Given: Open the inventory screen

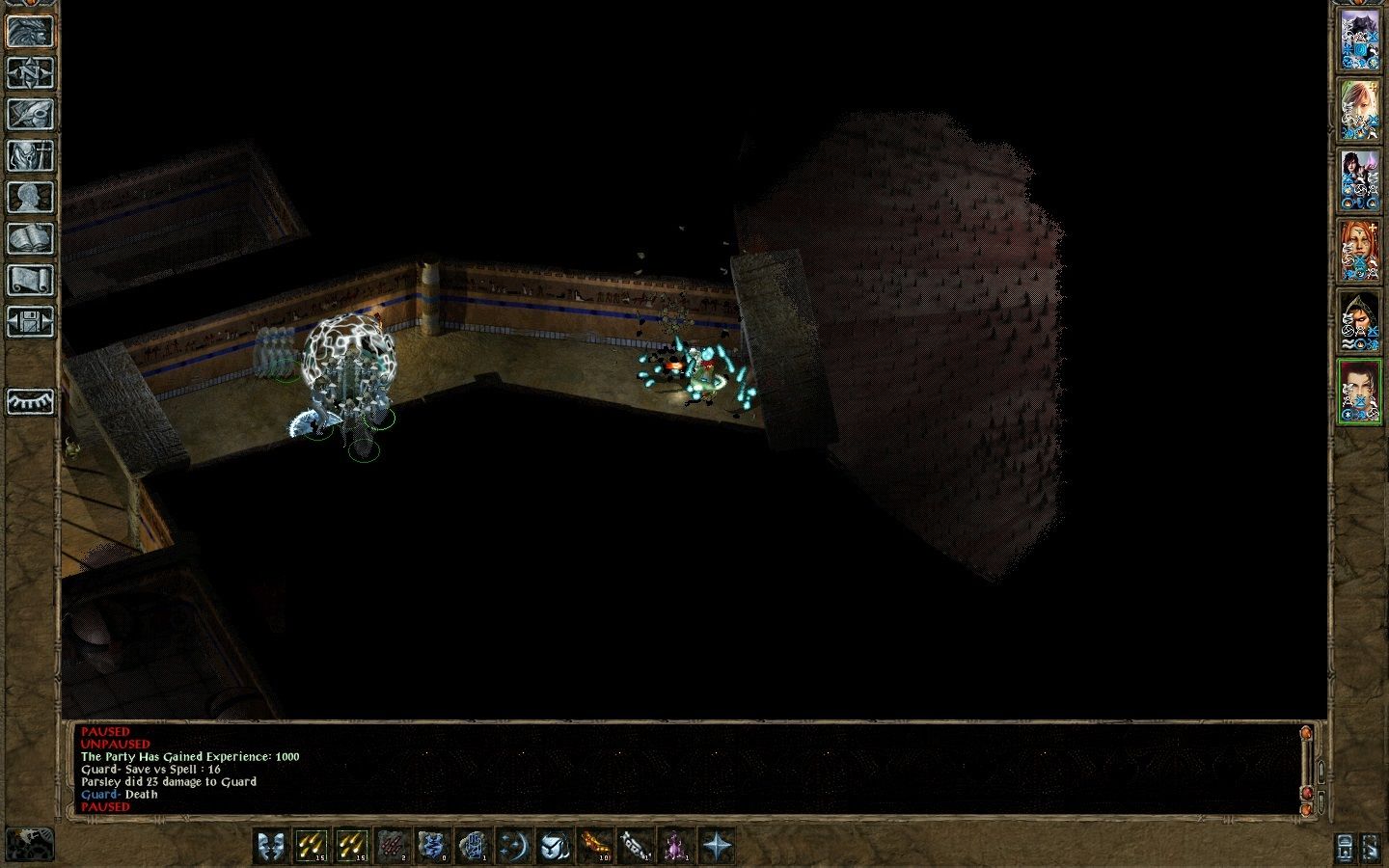Looking at the screenshot, I should point(30,157).
